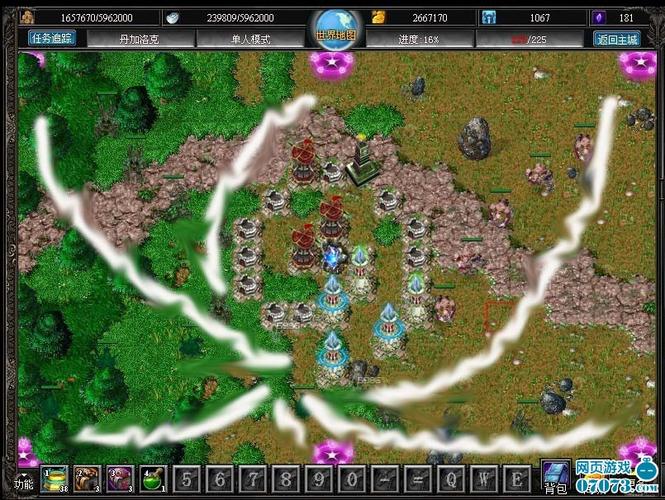
Task: Open the 任务追踪 quest tracker
Action: tap(51, 39)
